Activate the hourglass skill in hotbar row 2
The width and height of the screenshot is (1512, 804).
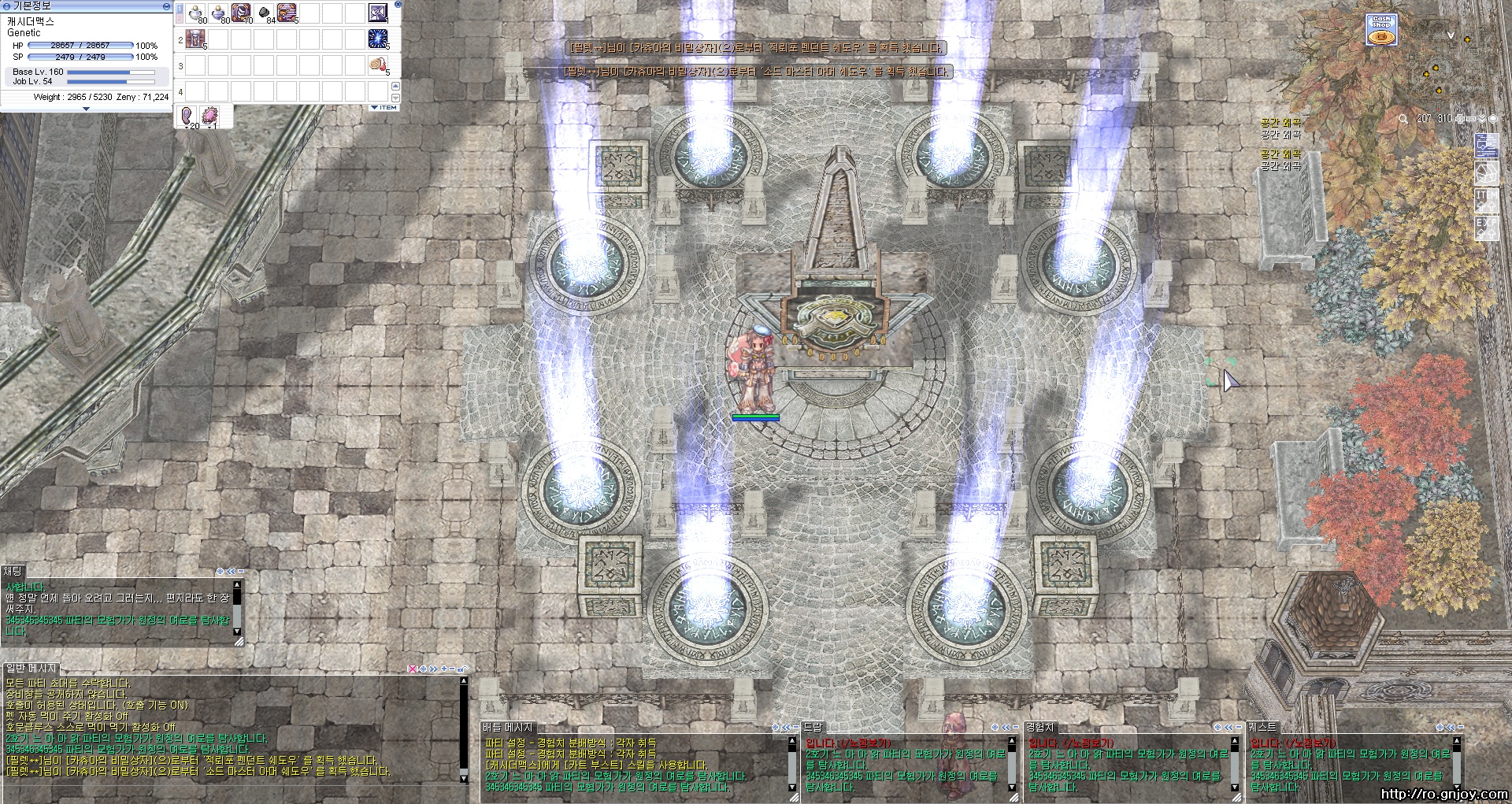[x=196, y=39]
